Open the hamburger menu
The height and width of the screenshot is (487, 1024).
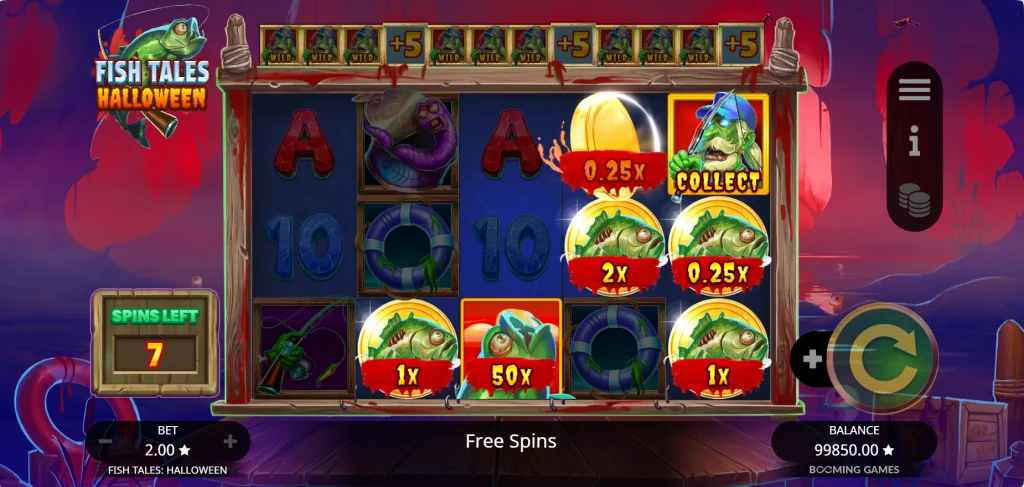point(914,90)
